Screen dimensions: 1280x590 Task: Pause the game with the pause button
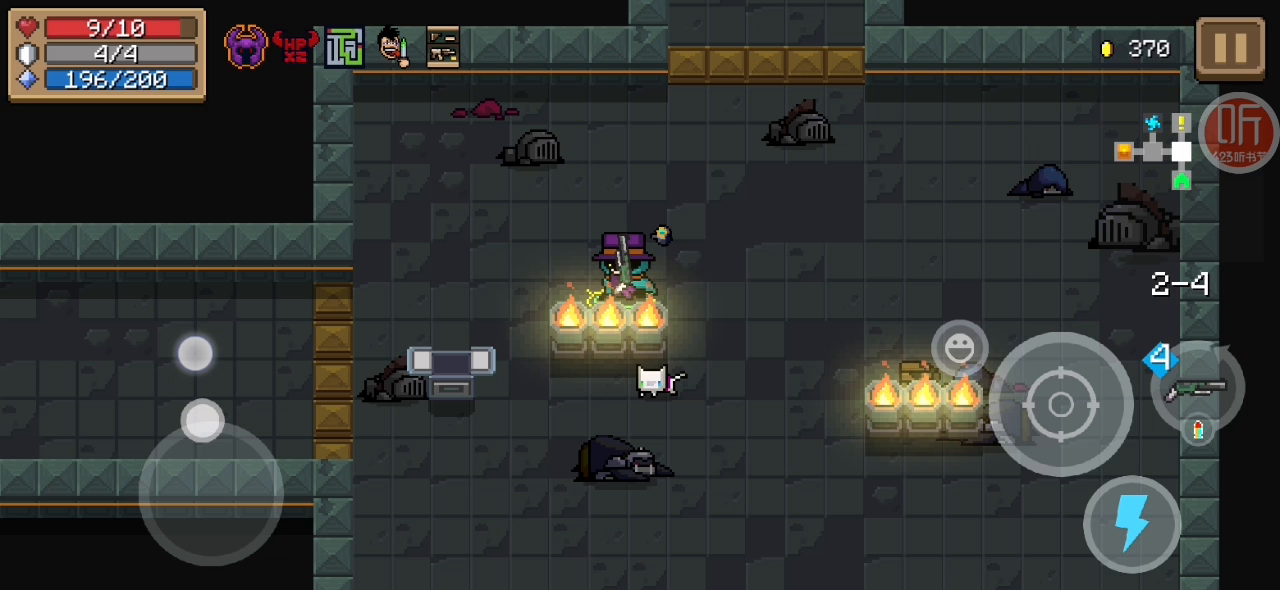(1230, 48)
